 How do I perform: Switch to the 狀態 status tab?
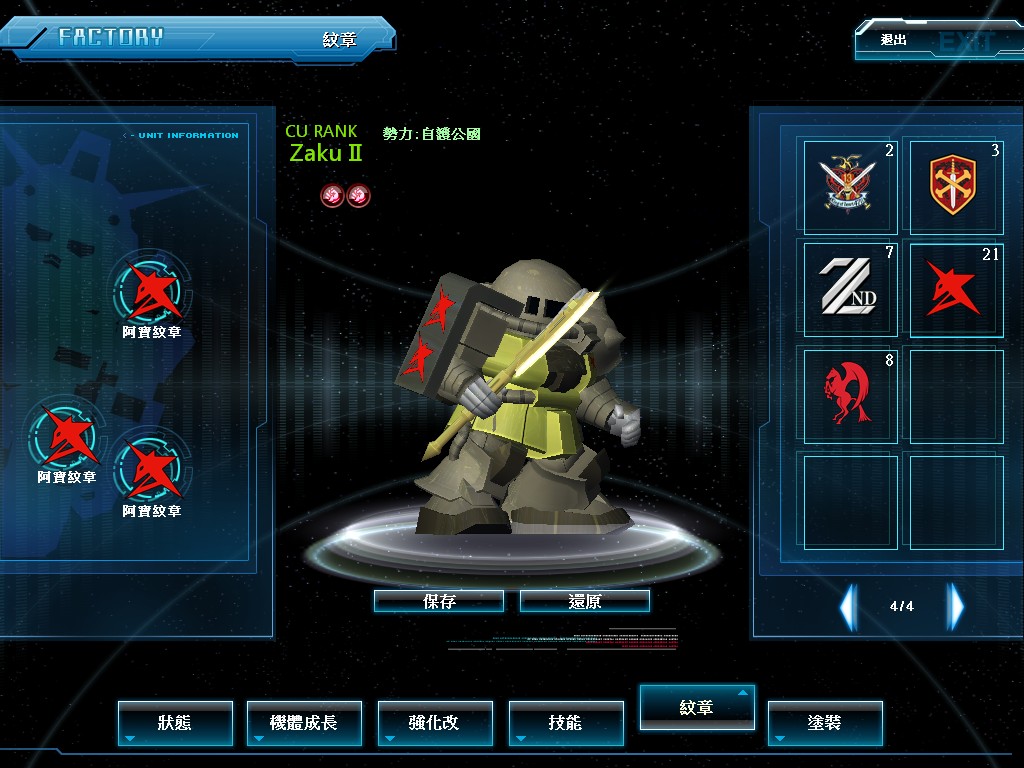pyautogui.click(x=175, y=723)
